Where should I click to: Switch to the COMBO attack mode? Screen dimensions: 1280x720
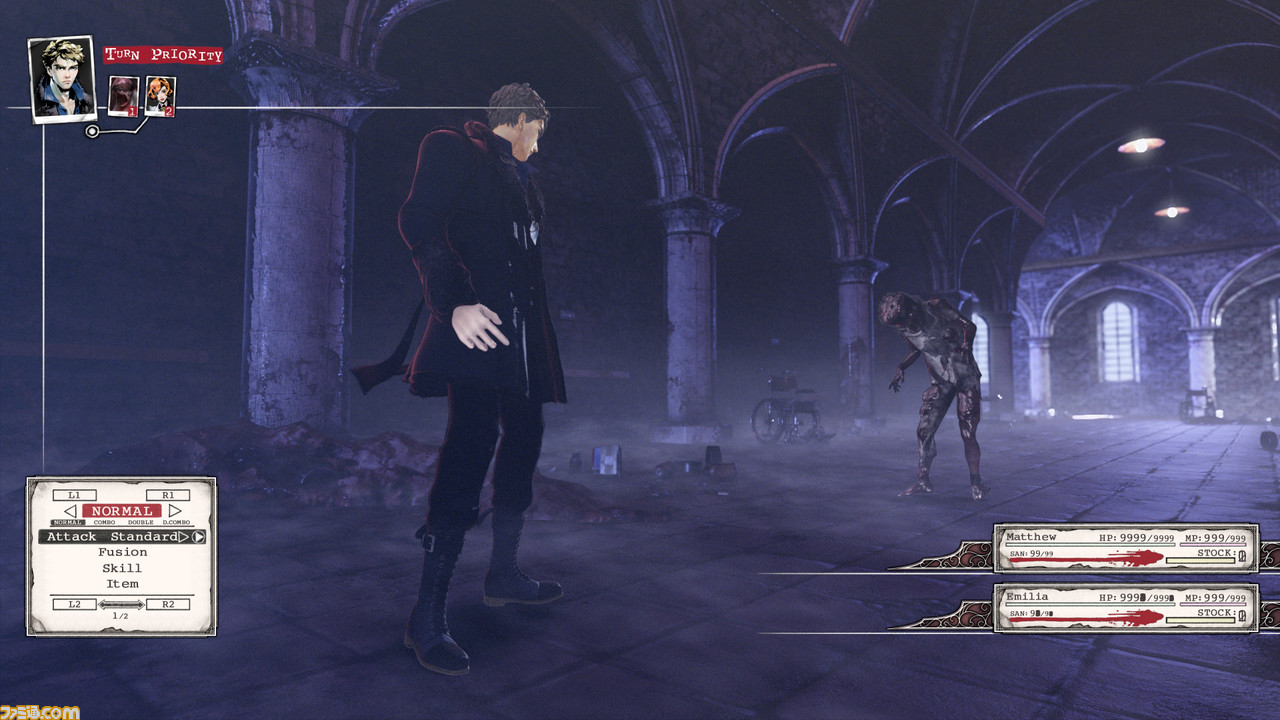104,522
